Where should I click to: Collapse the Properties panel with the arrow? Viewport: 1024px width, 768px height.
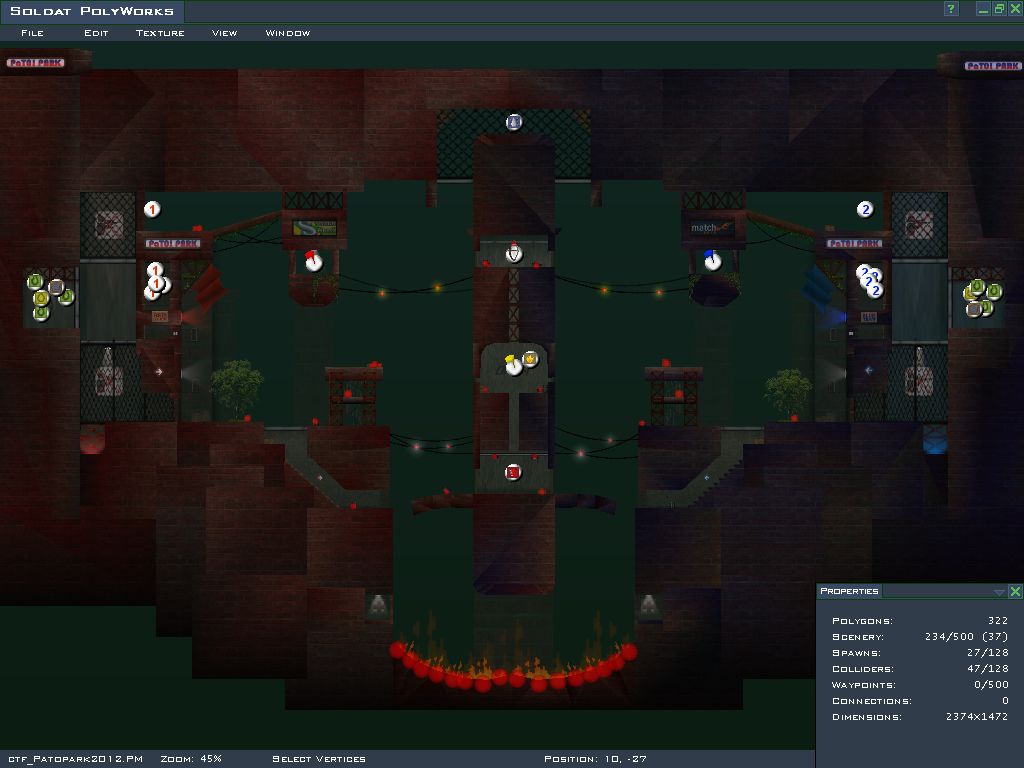click(999, 592)
